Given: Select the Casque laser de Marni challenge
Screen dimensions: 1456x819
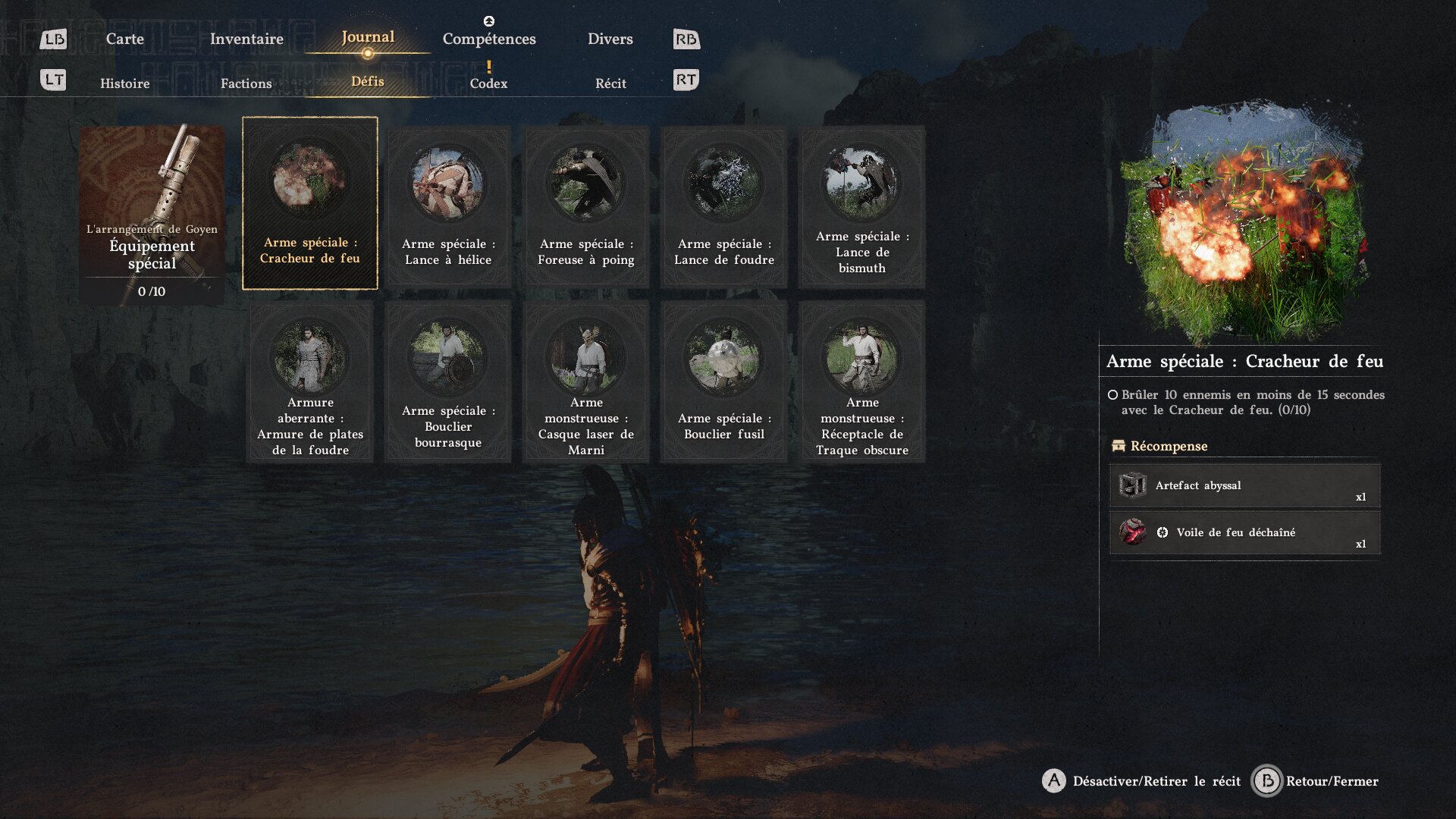Looking at the screenshot, I should pyautogui.click(x=586, y=381).
